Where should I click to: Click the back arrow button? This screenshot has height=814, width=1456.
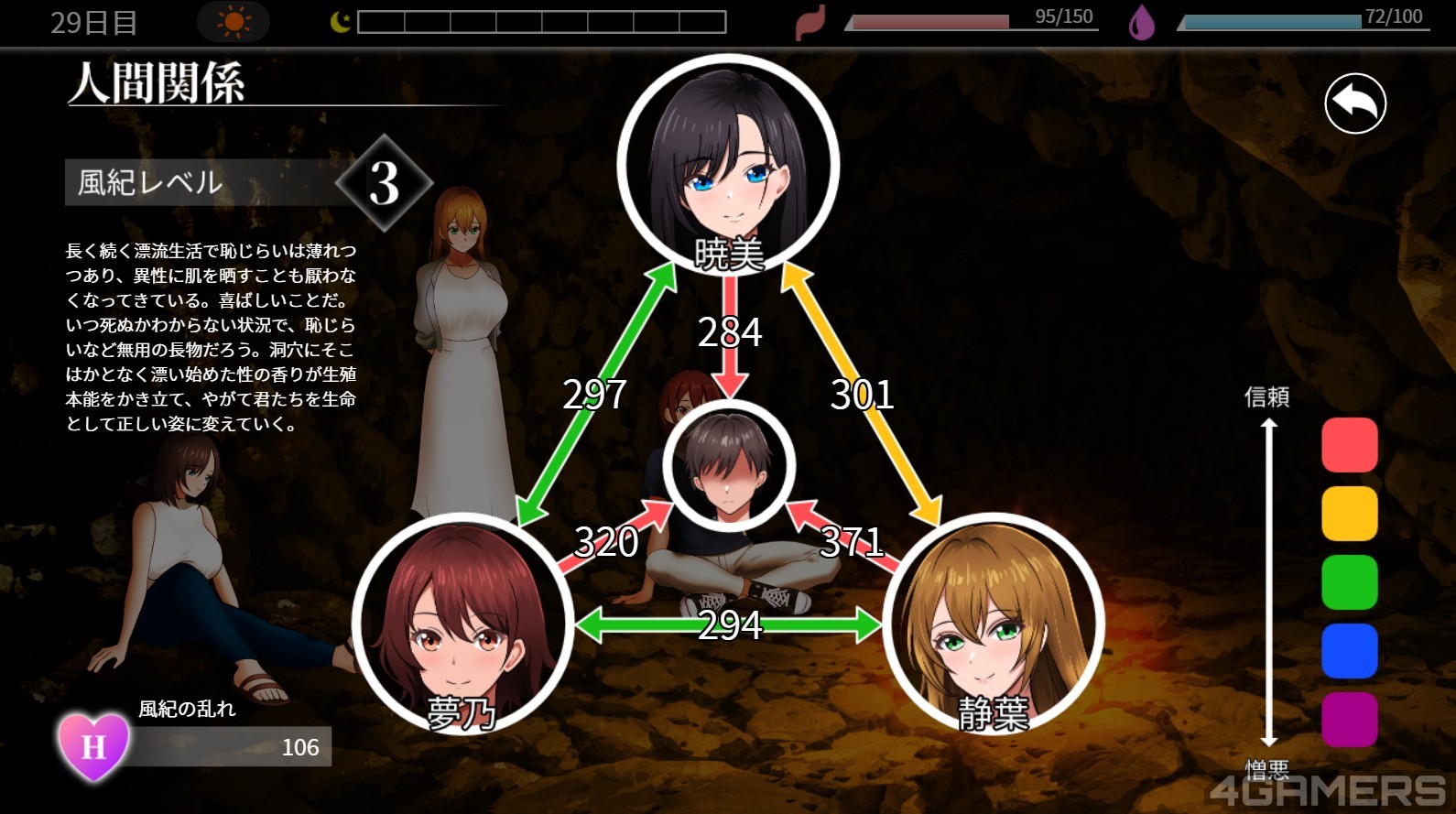(x=1354, y=103)
